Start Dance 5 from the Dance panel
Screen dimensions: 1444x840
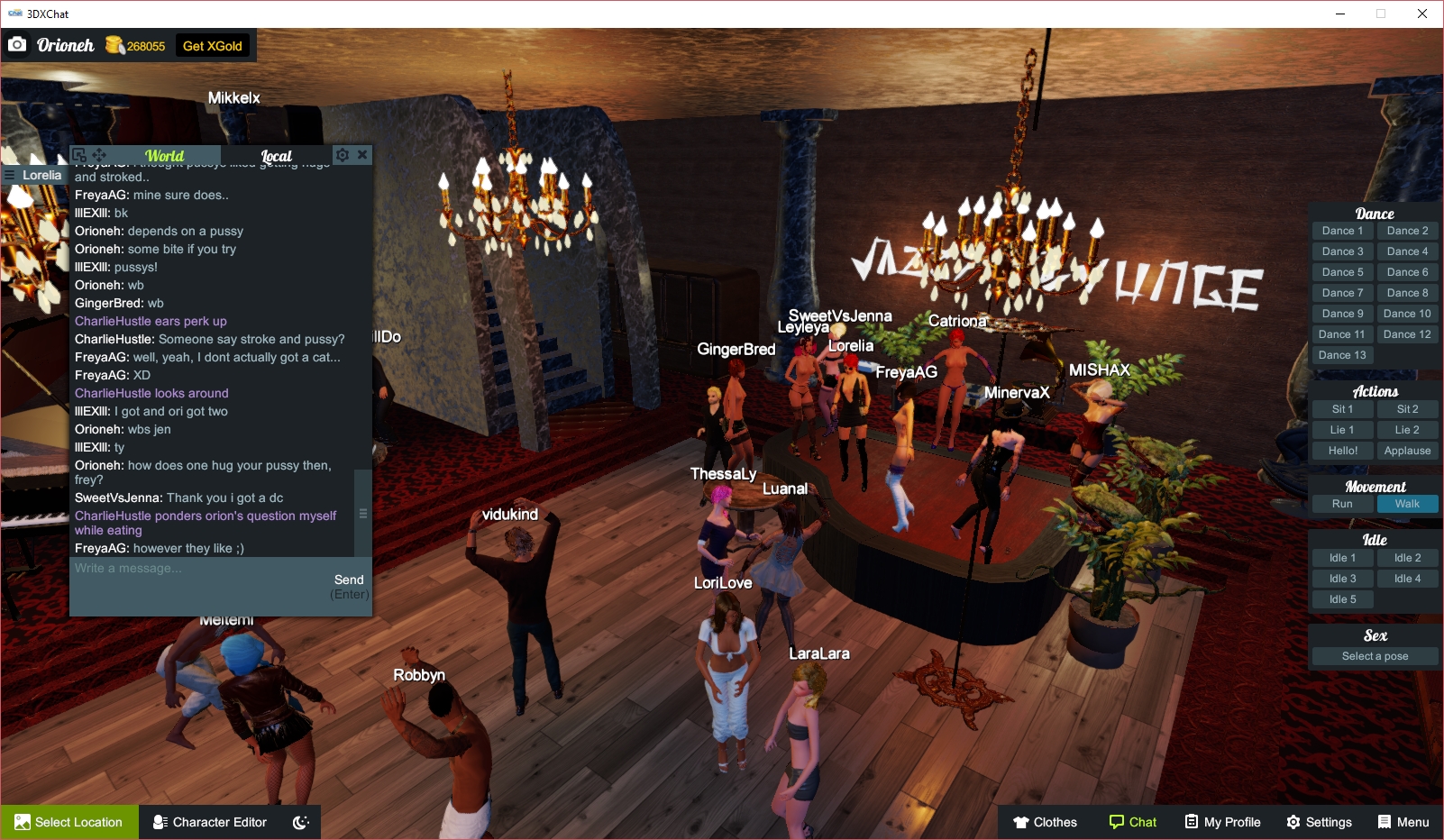[1342, 271]
